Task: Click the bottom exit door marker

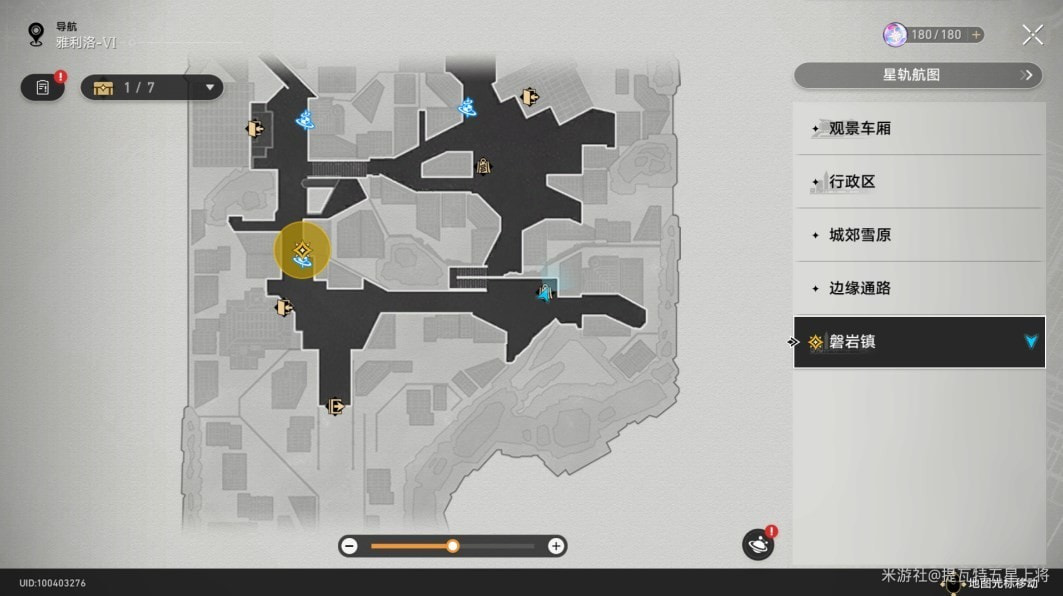Action: point(336,406)
